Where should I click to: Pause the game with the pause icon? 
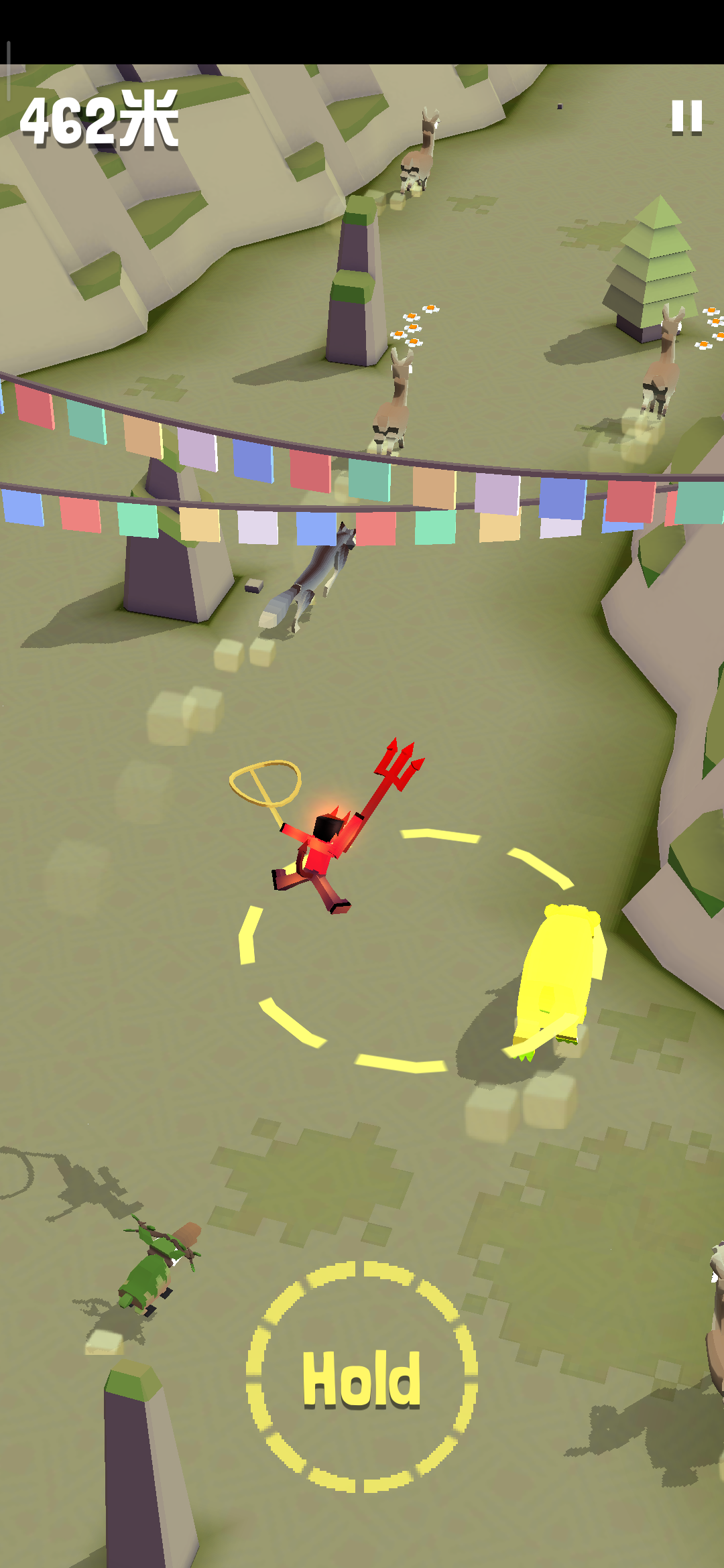coord(686,117)
